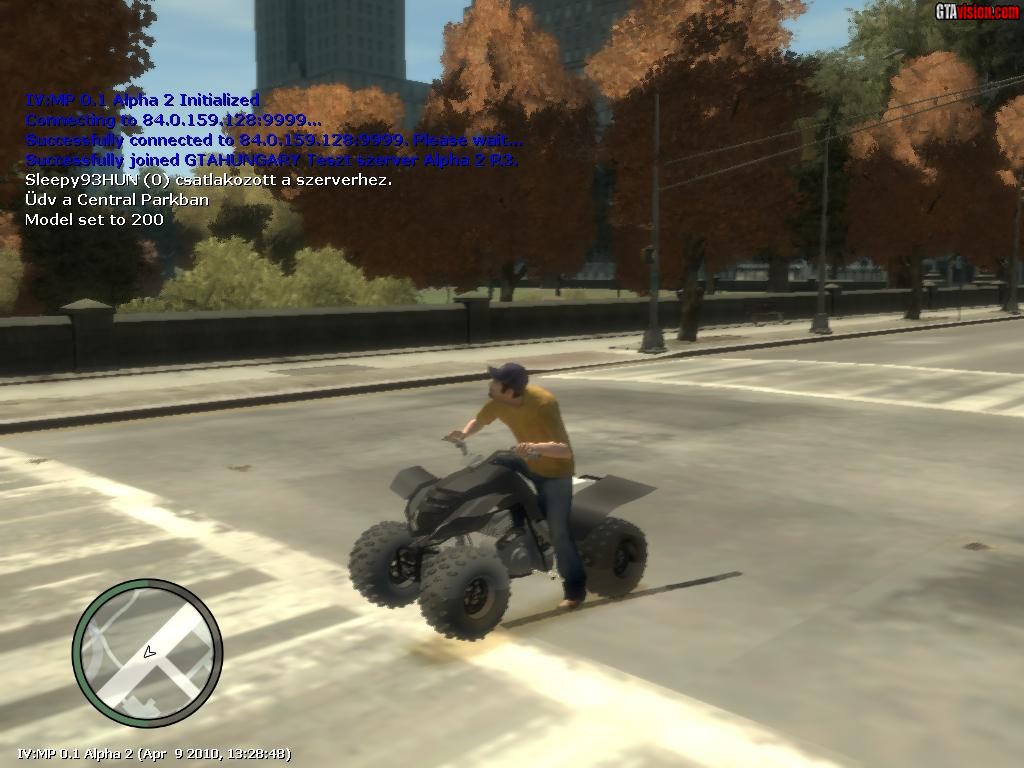Click the GTAvision.com watermark logo
This screenshot has height=768, width=1024.
(x=976, y=12)
